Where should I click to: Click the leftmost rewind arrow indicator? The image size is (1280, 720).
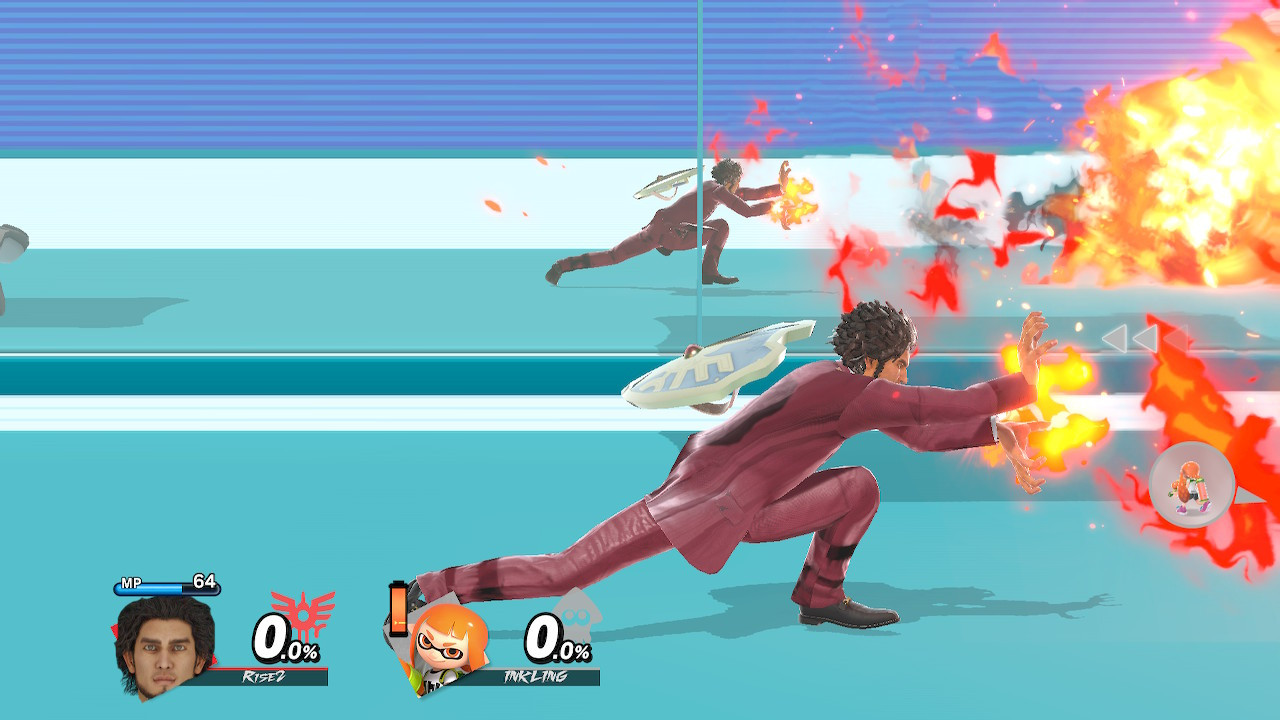coord(1114,338)
